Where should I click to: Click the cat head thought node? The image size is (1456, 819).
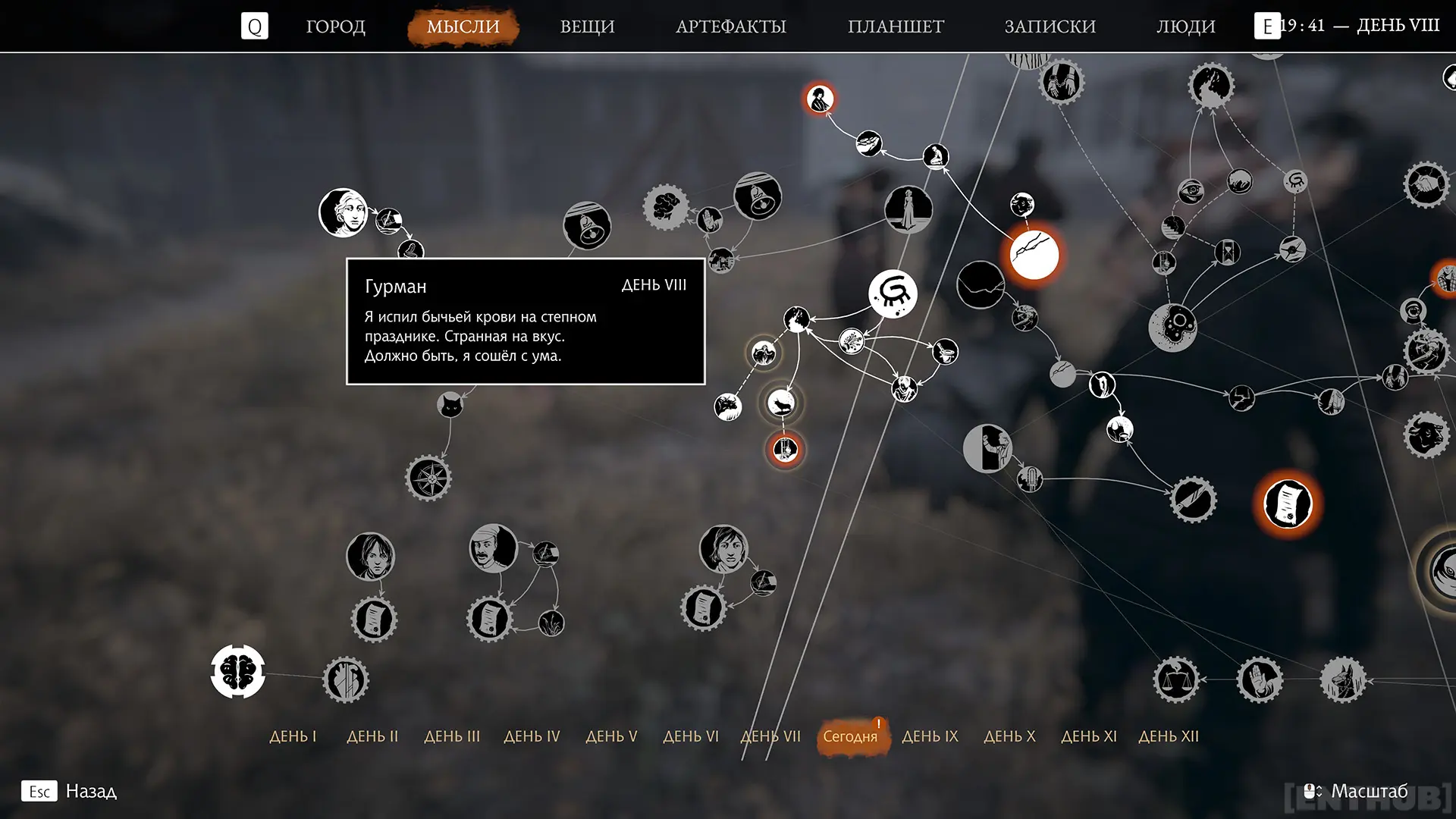tap(450, 405)
